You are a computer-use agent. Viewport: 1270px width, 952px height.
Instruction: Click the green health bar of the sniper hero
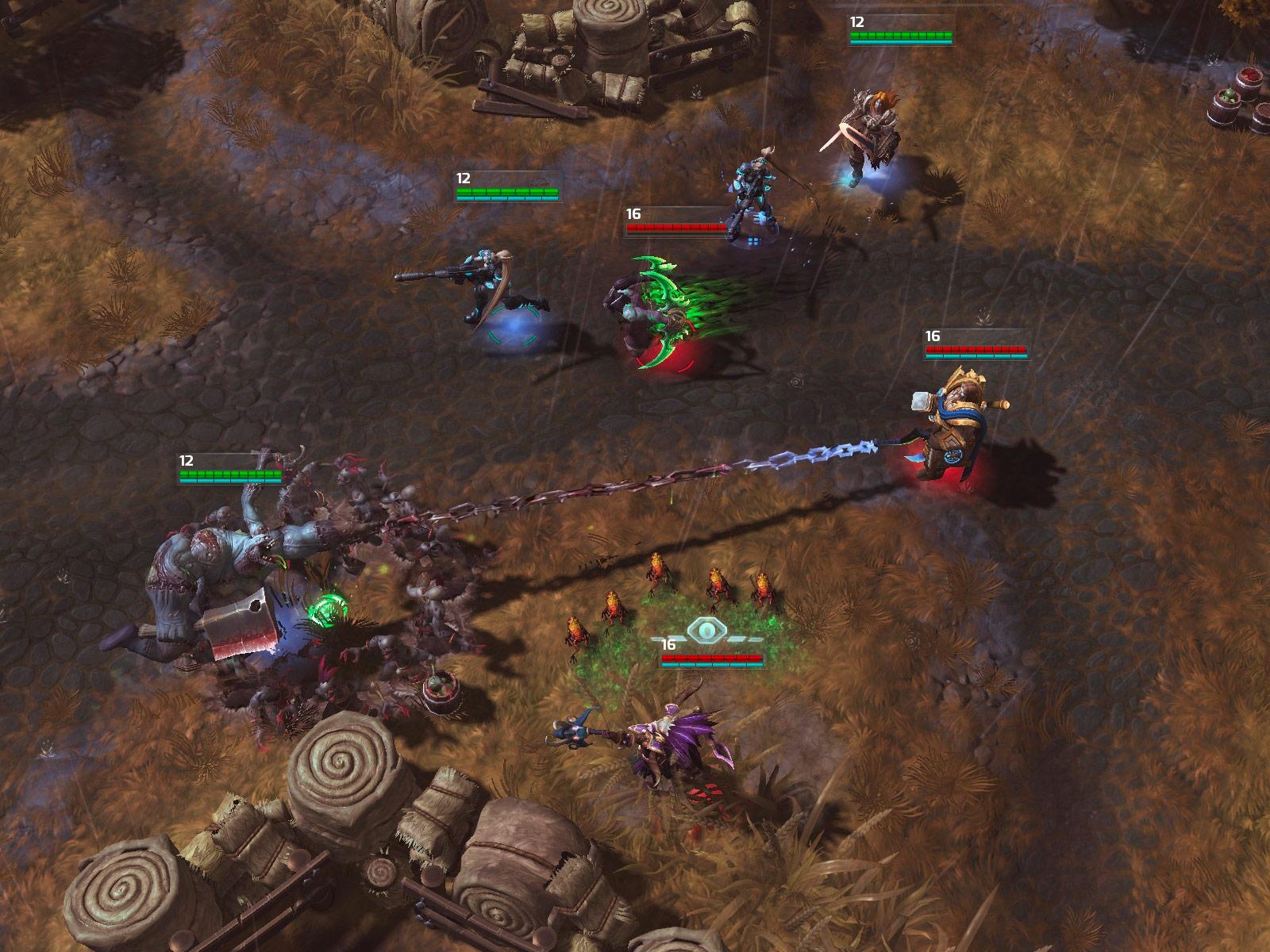point(508,190)
